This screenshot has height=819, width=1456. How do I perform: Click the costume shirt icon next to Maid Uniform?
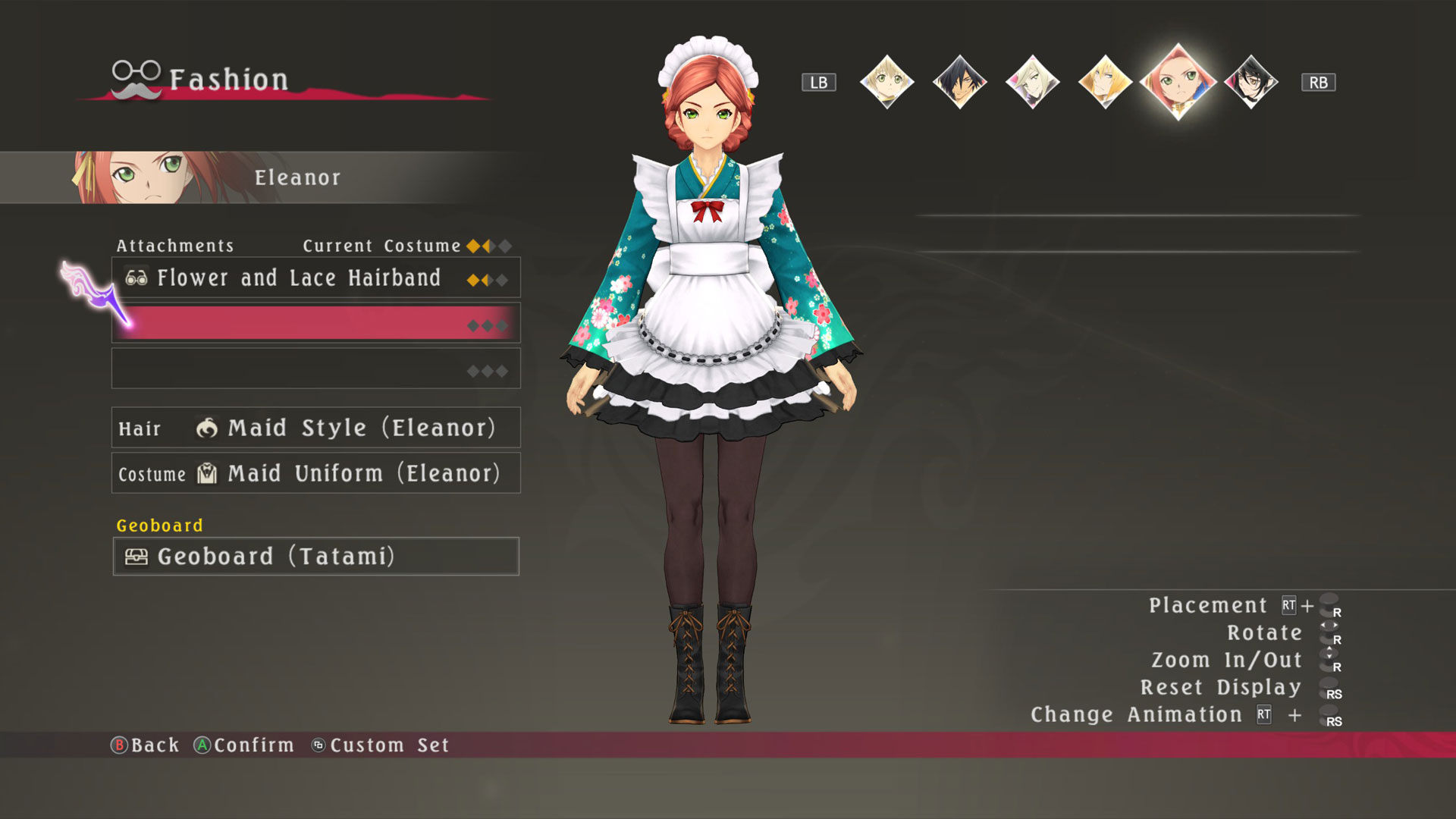click(x=206, y=473)
